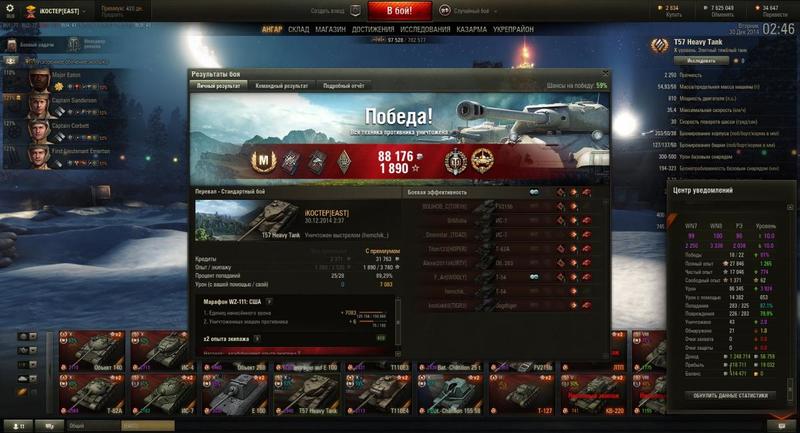Open the Склад (Depot) menu
This screenshot has height=433, width=800.
[x=298, y=30]
